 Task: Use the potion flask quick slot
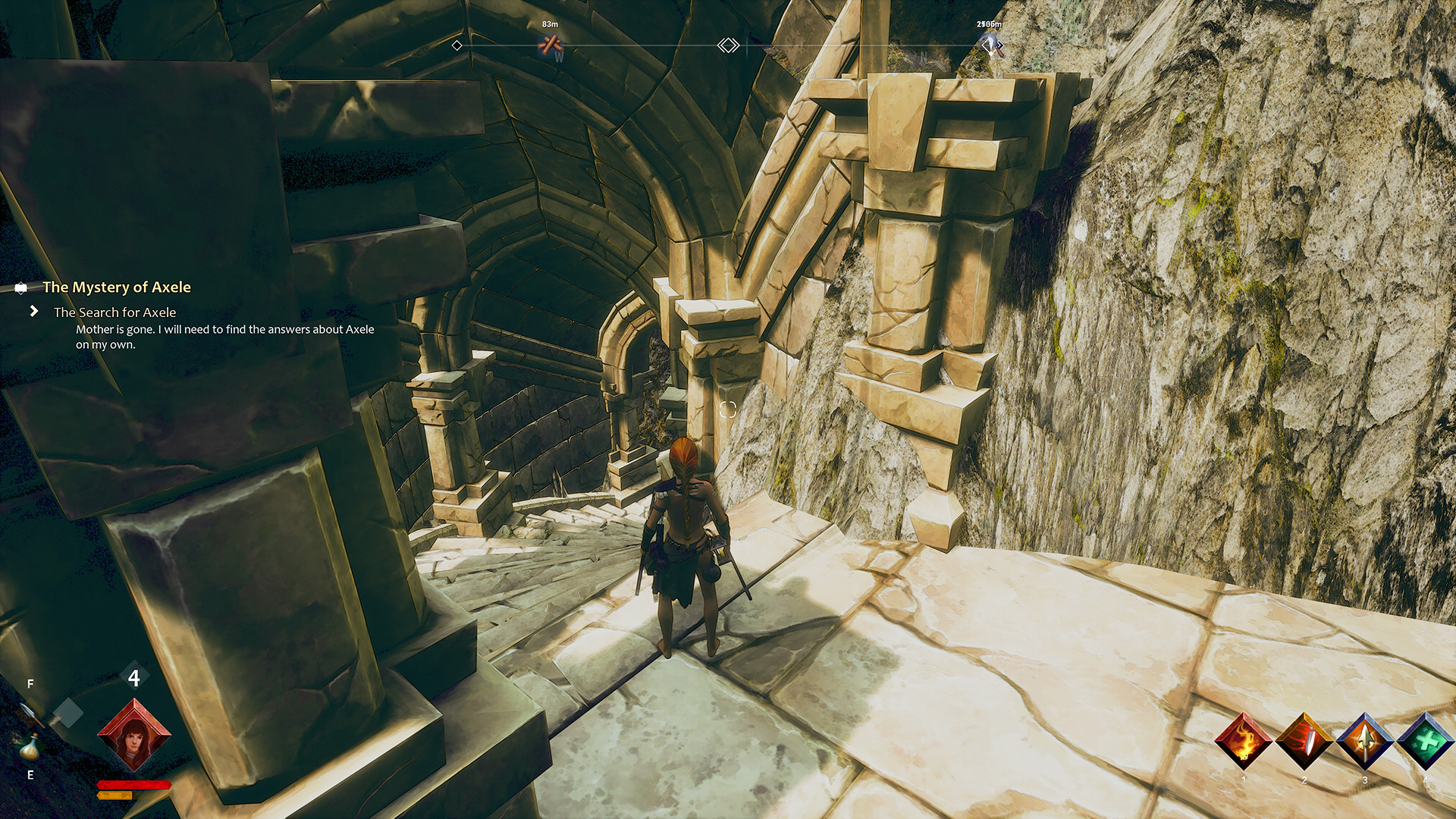[30, 747]
